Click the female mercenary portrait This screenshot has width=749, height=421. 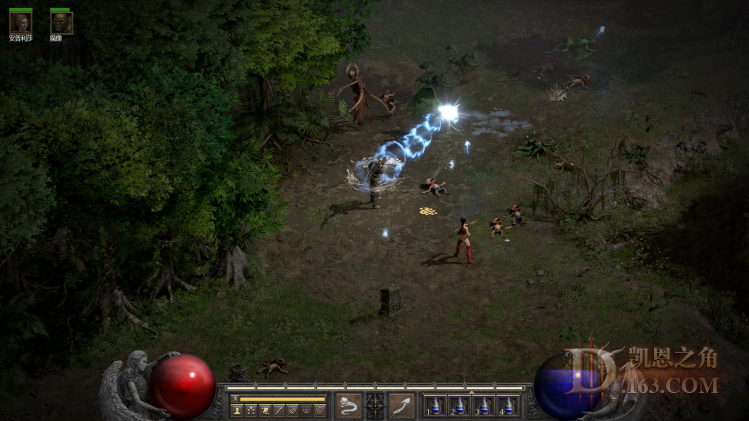[20, 22]
